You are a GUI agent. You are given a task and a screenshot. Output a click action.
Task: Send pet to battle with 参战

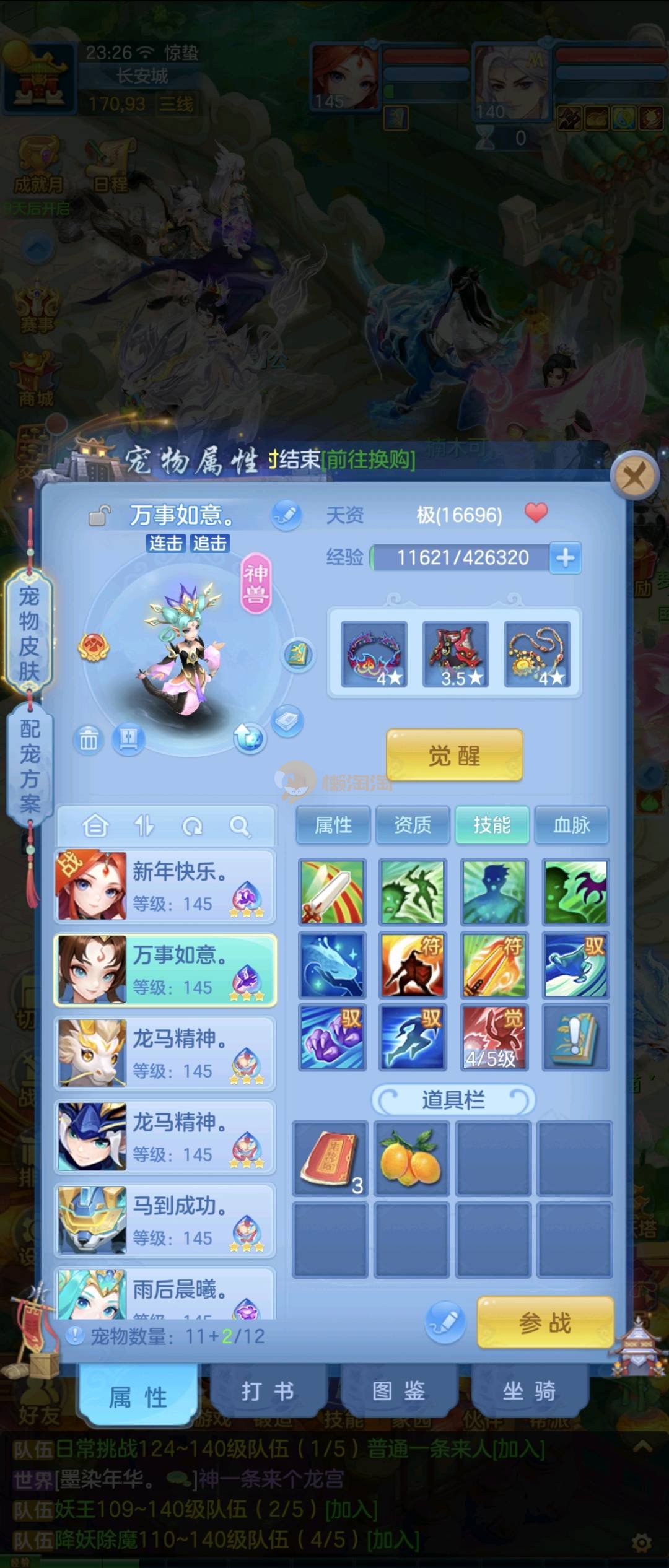545,1323
